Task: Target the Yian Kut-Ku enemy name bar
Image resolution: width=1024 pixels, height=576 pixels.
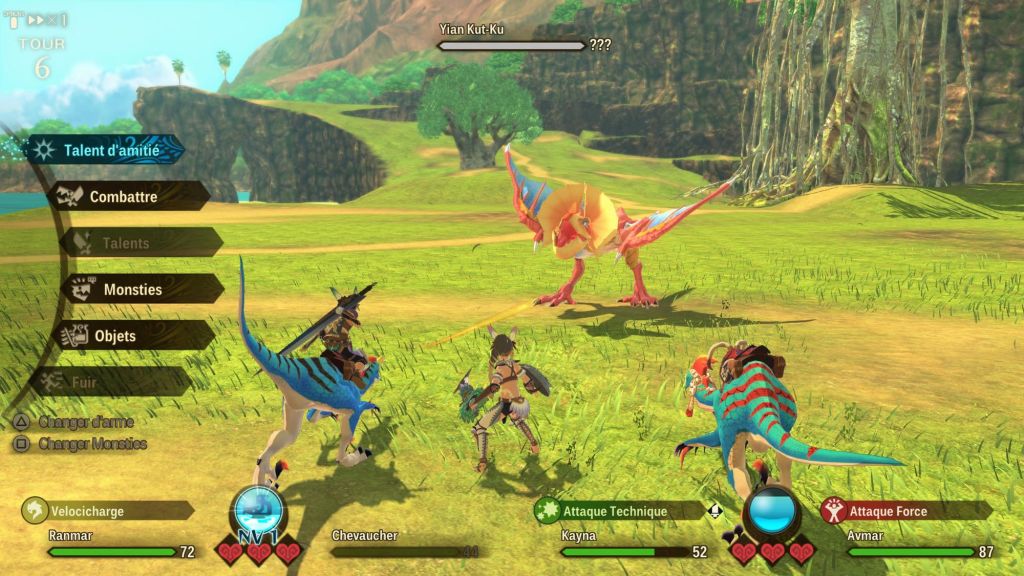Action: 512,45
